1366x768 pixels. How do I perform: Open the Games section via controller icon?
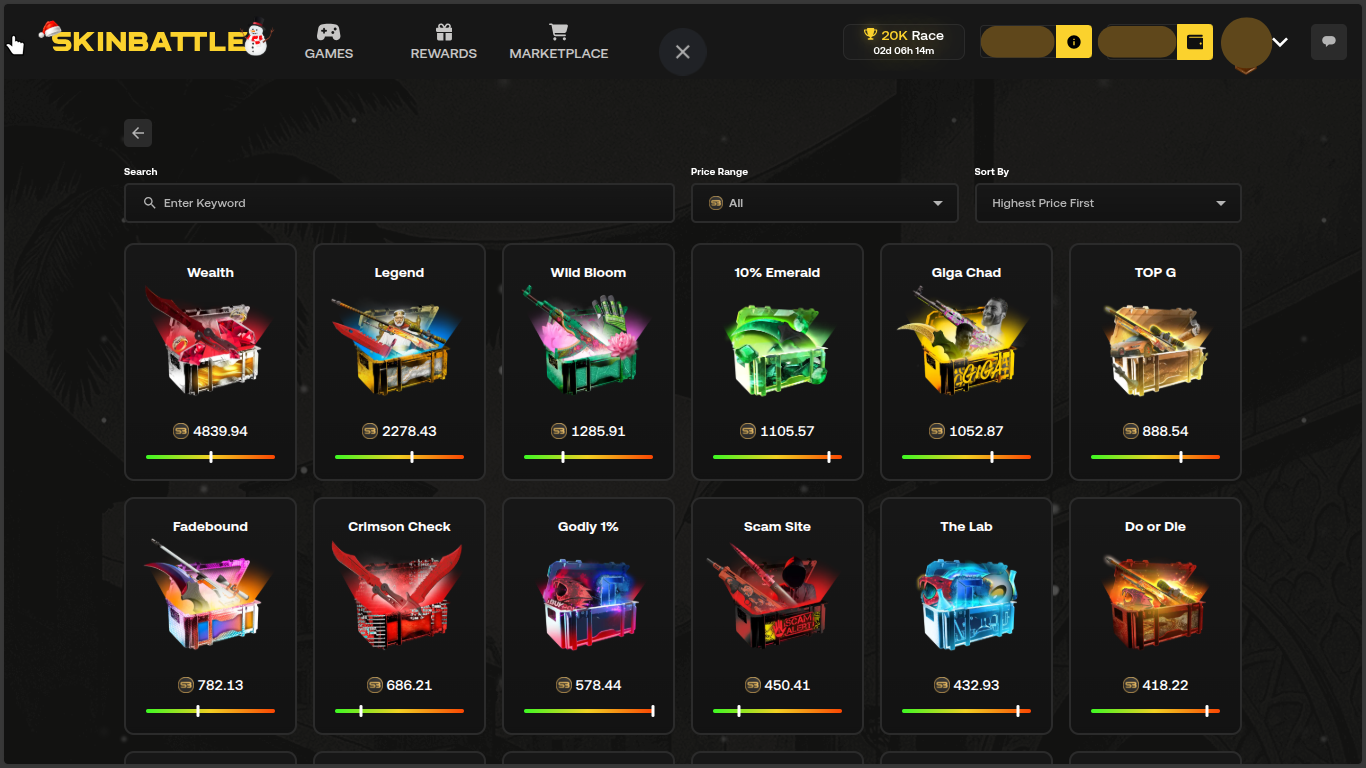pos(328,33)
